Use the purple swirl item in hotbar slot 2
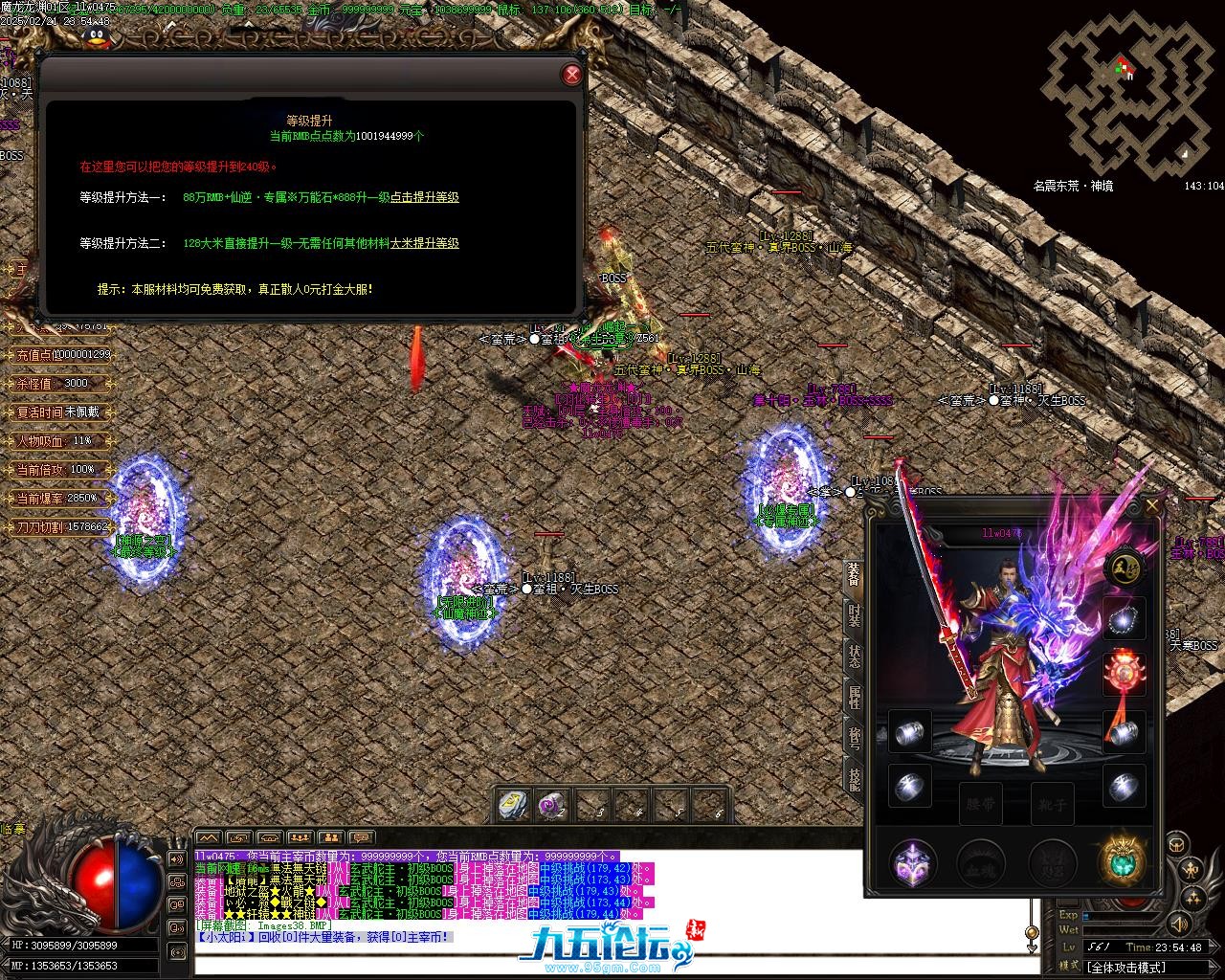The width and height of the screenshot is (1225, 980). (x=552, y=805)
